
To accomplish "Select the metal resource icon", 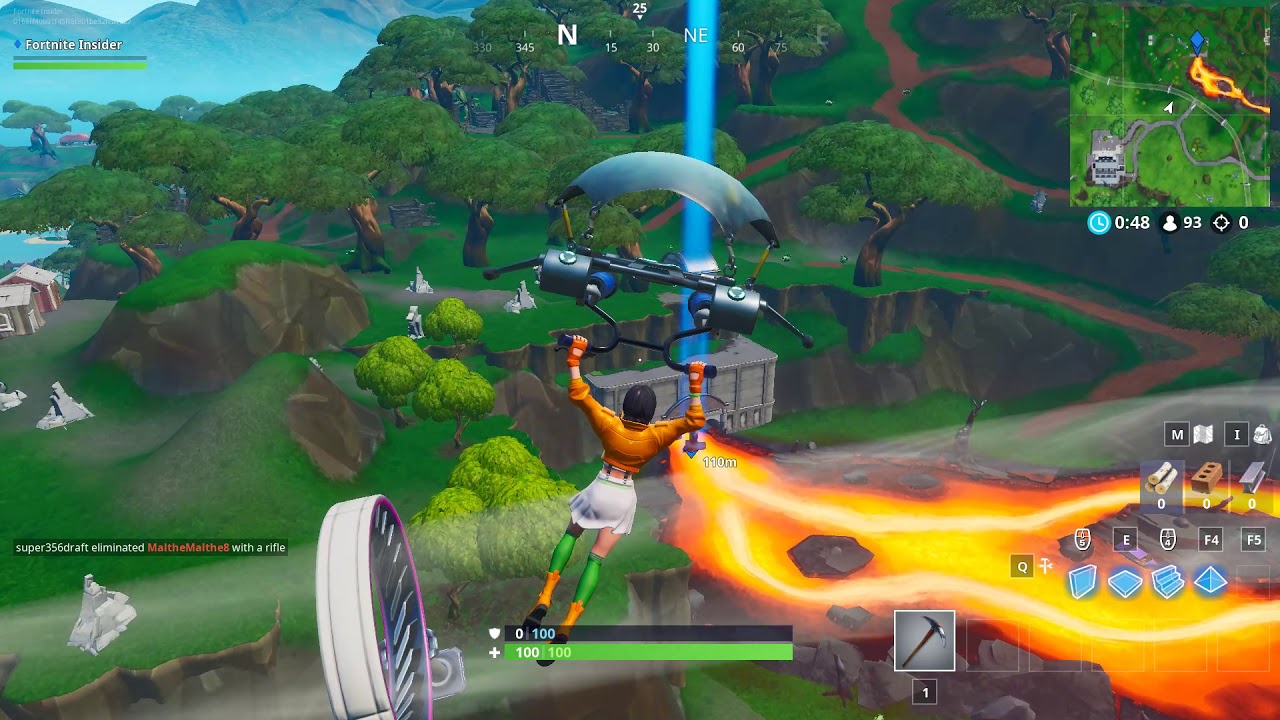I will tap(1252, 478).
